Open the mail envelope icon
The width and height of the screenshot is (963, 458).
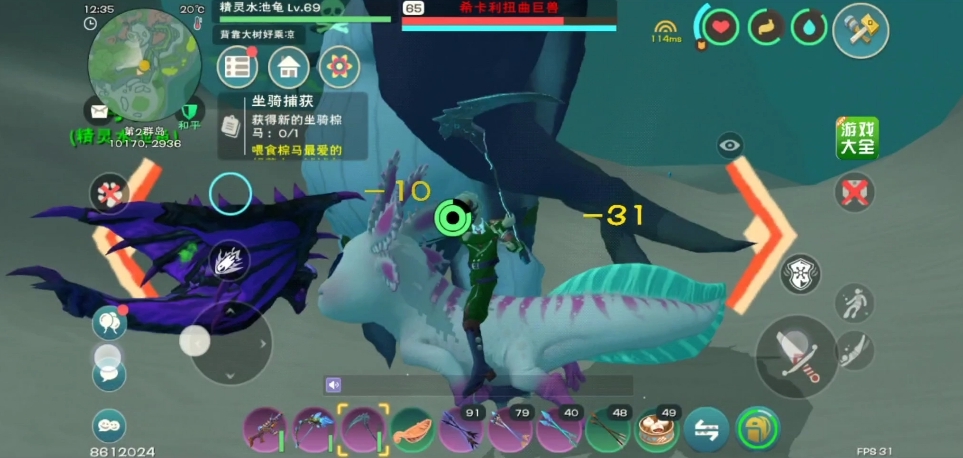click(99, 111)
